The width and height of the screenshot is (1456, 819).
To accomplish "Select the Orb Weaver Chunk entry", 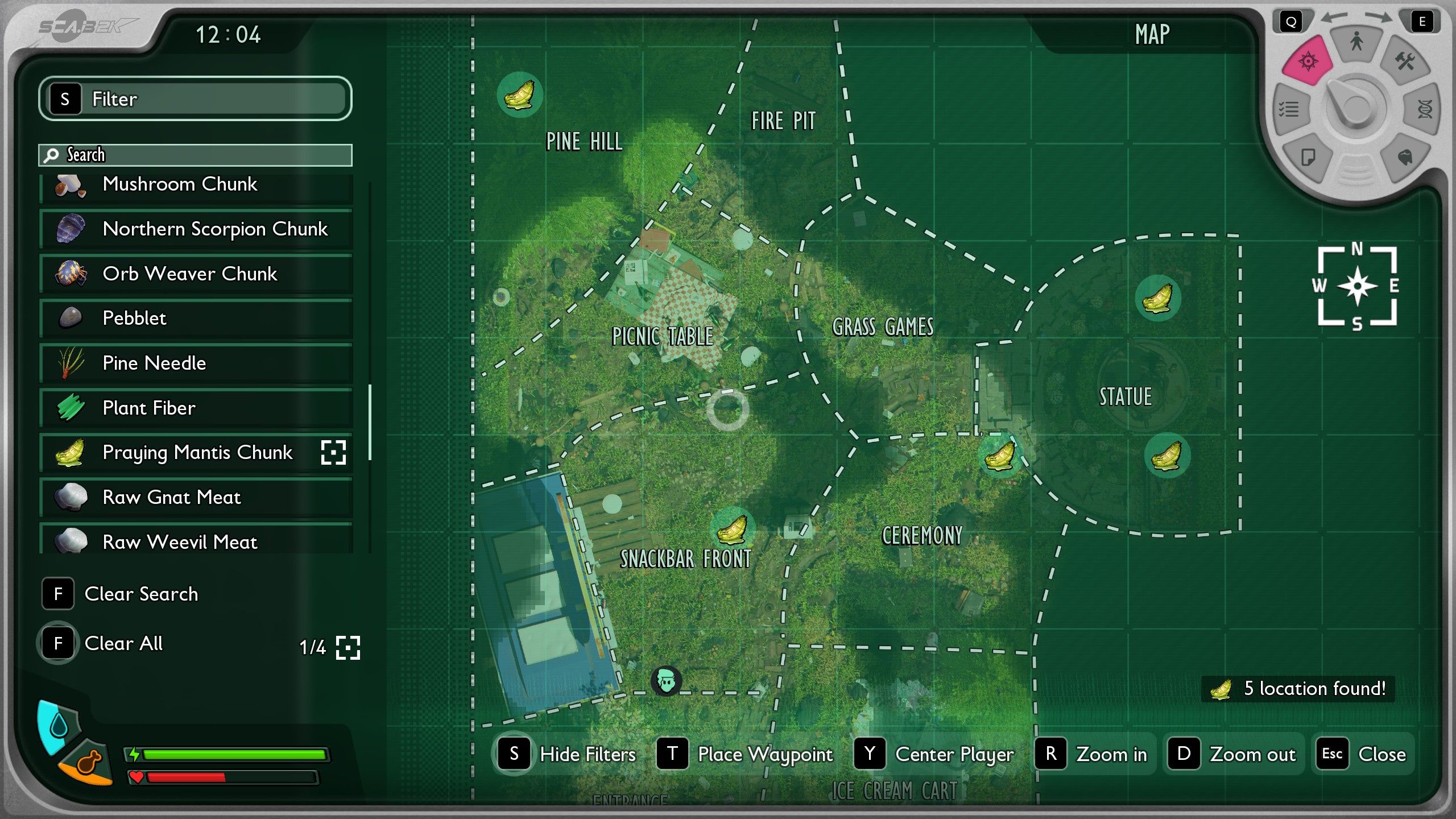I will click(196, 274).
